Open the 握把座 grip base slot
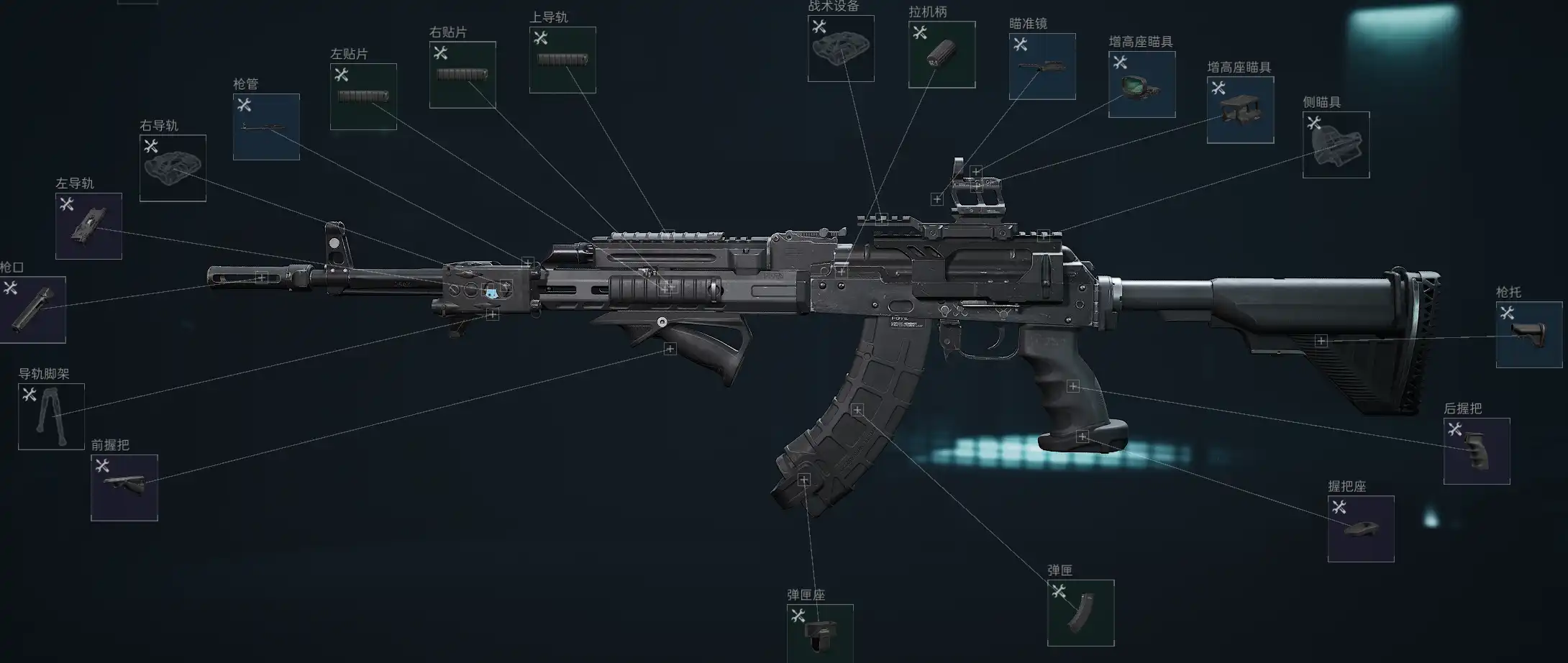 [1361, 529]
